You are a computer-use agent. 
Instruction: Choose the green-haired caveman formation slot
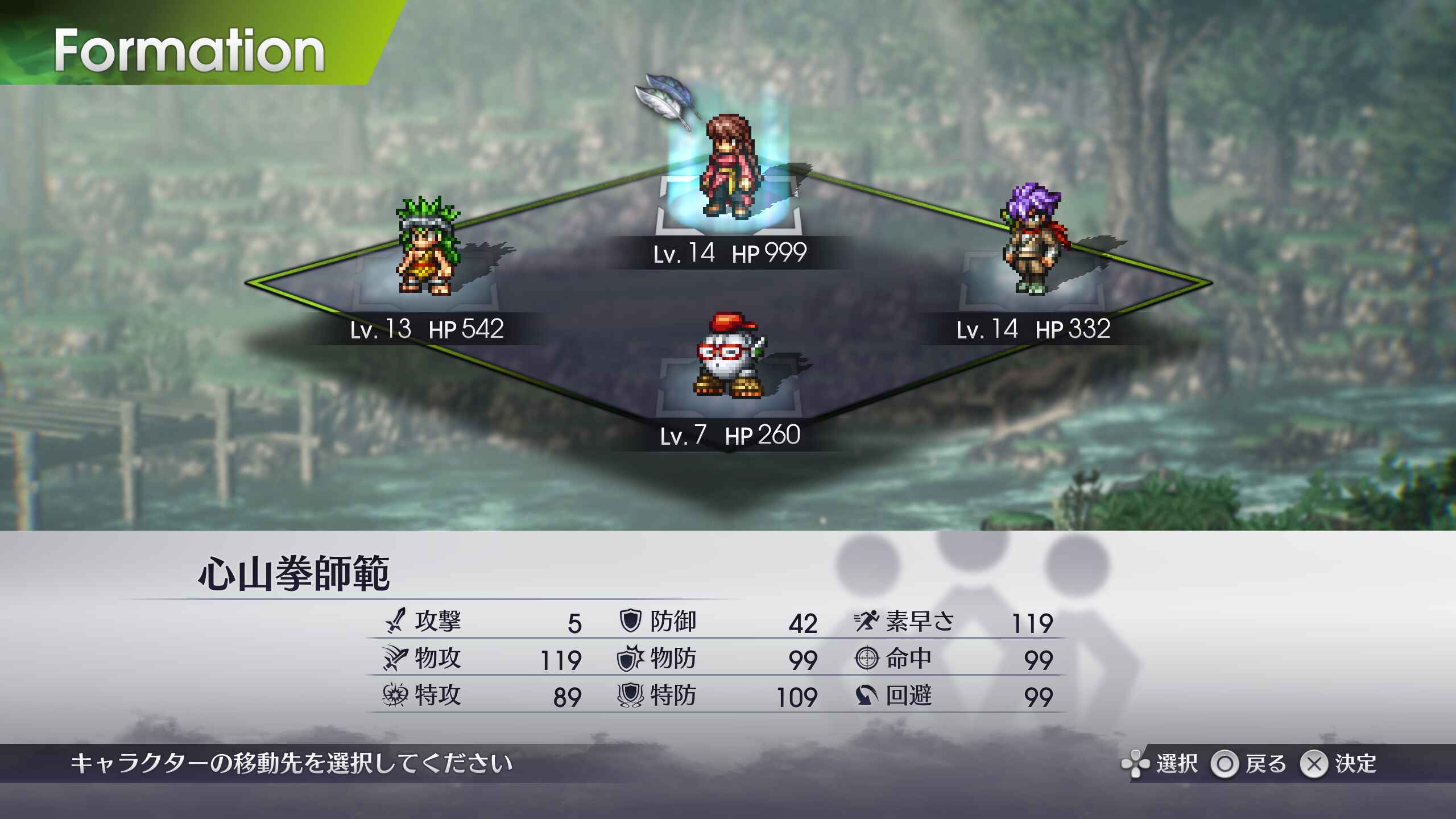tap(428, 250)
